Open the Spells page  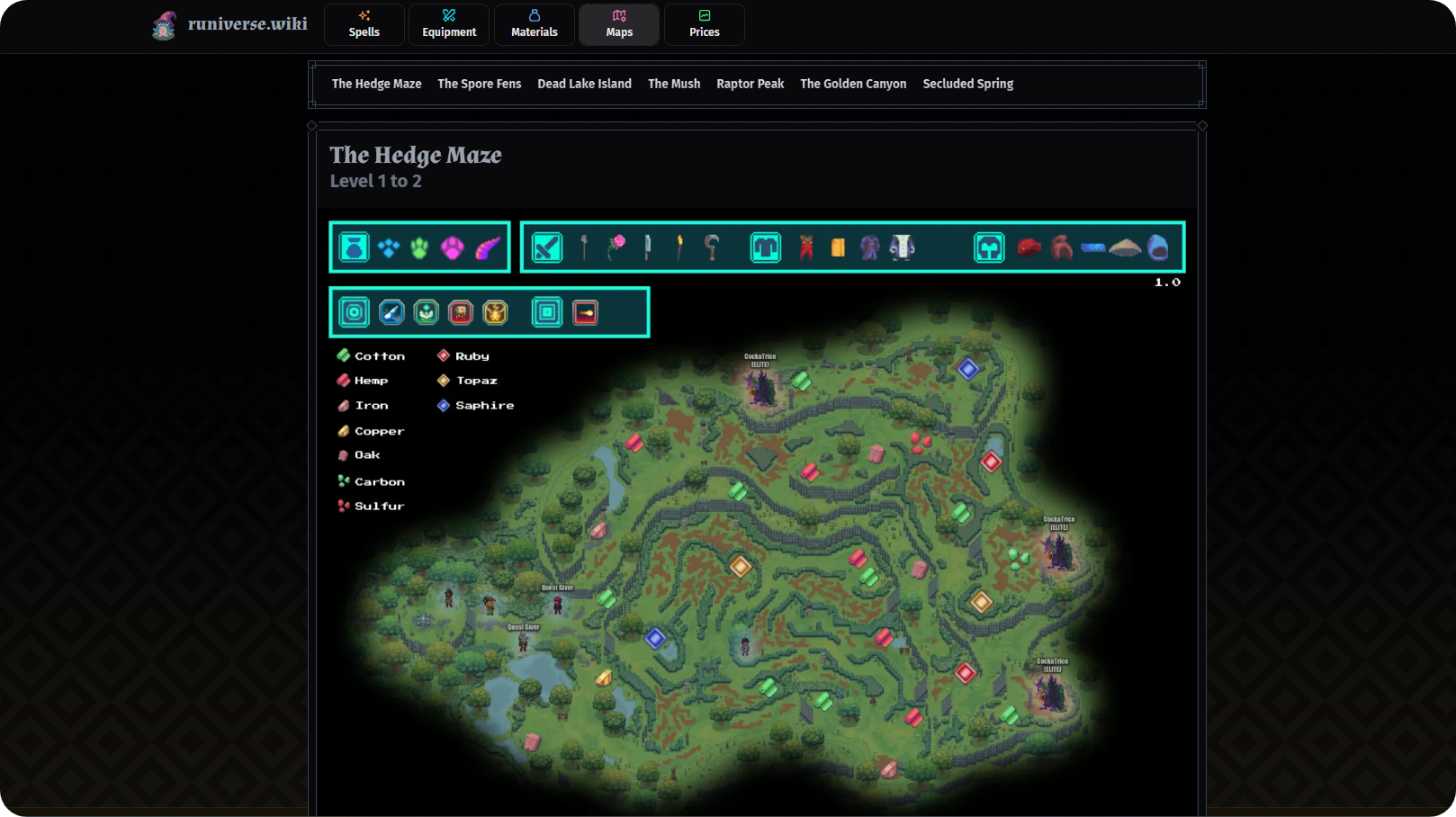click(364, 24)
